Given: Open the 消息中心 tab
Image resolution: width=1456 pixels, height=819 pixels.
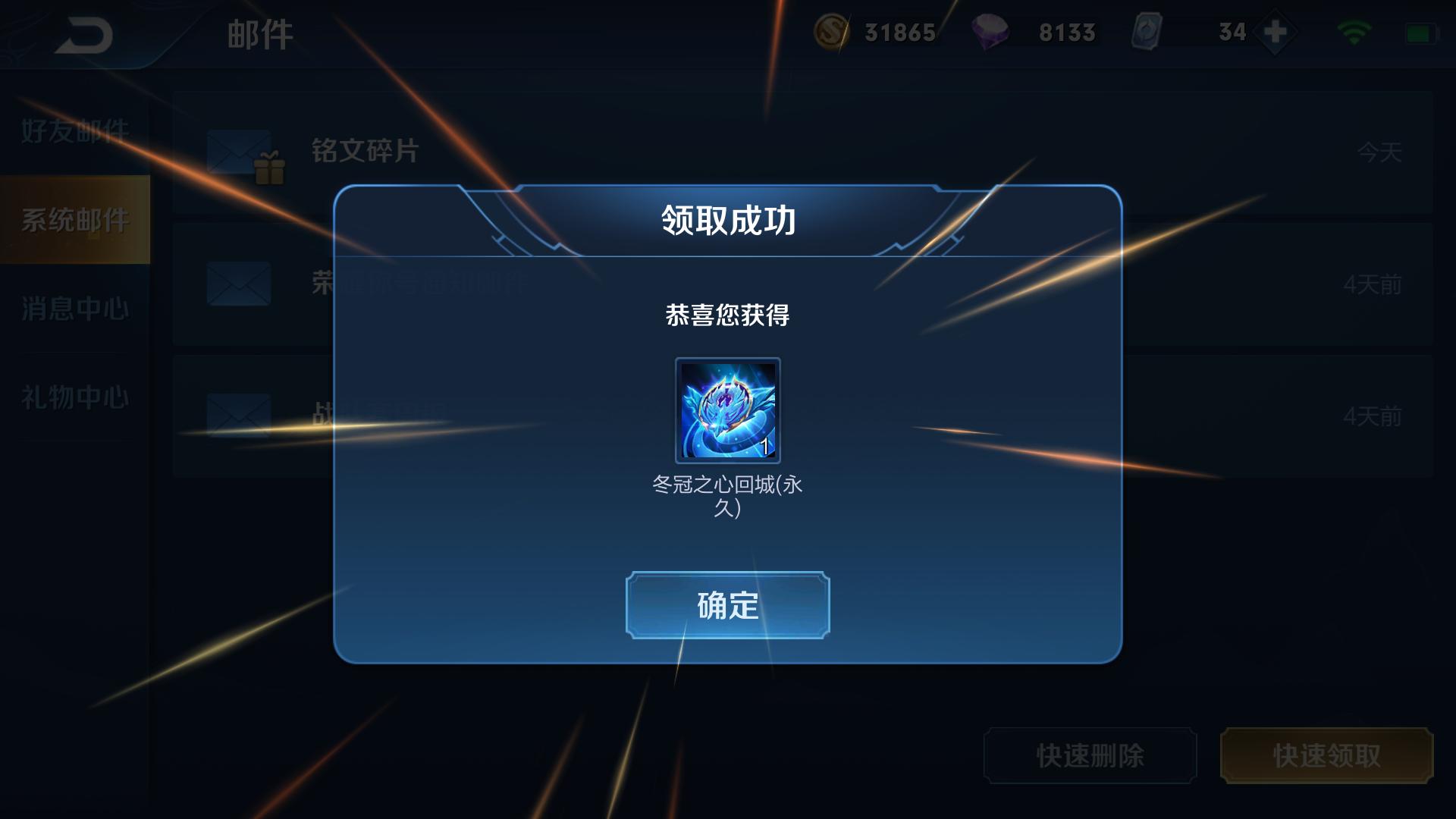Looking at the screenshot, I should (x=76, y=309).
